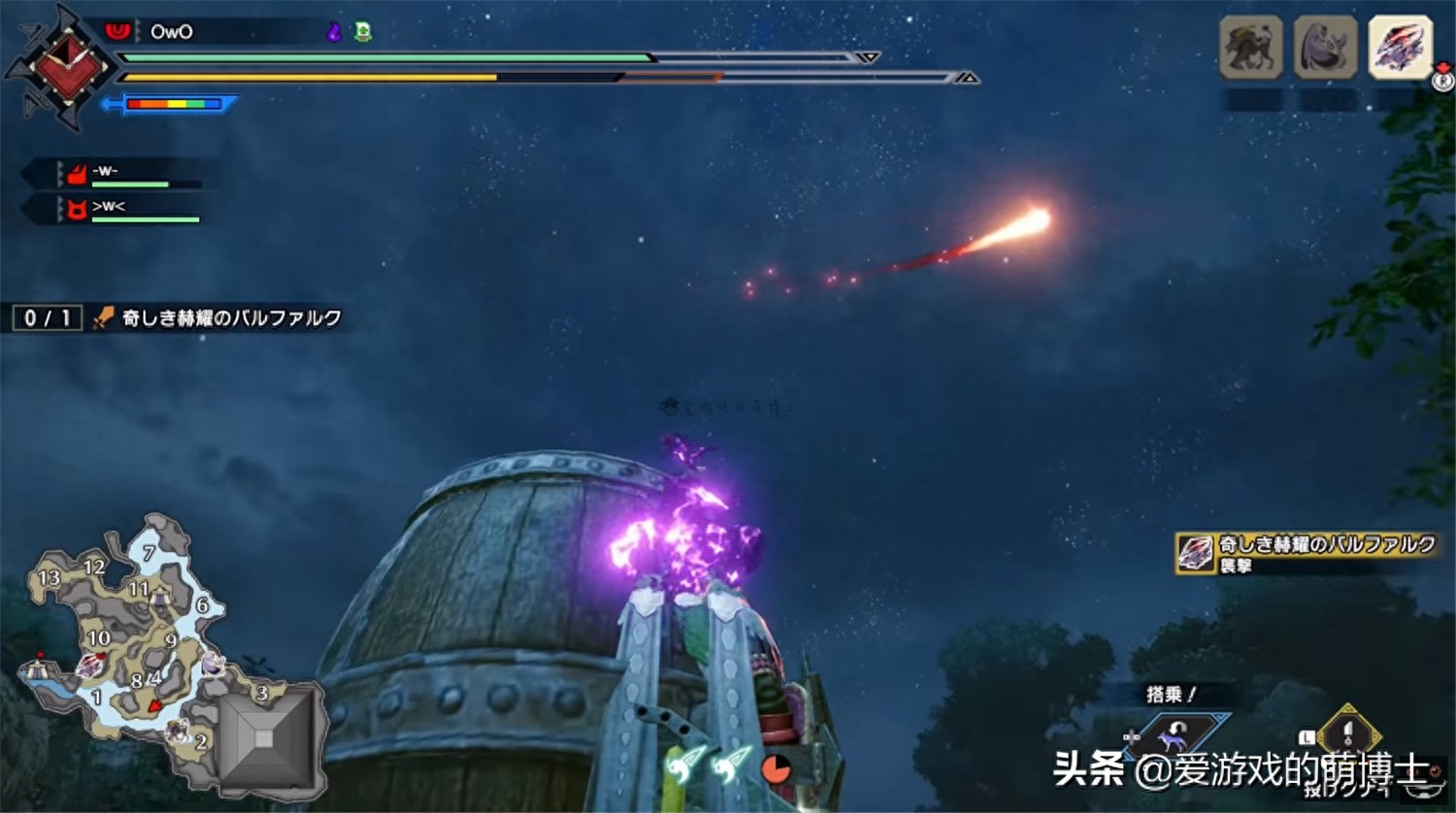Select the Crimson Glow Valstrax monster icon
Viewport: 1456px width, 813px height.
pos(1399,47)
